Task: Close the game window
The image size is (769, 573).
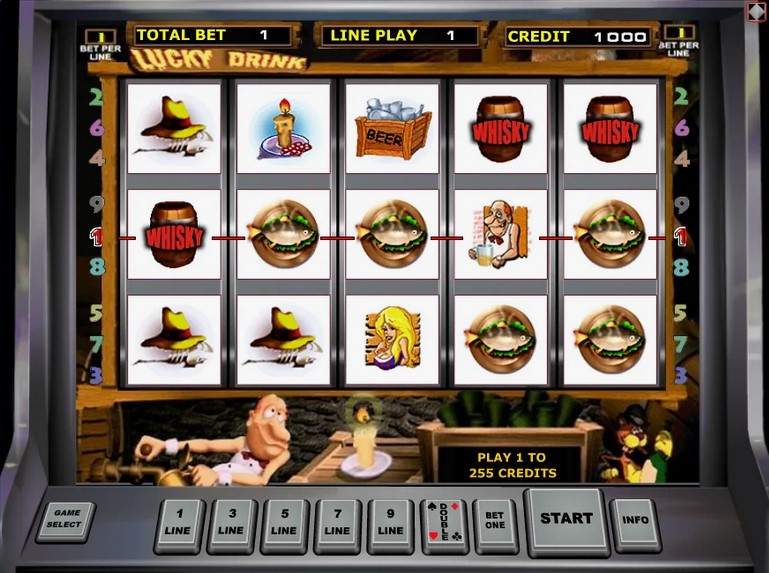Action: pyautogui.click(x=756, y=10)
